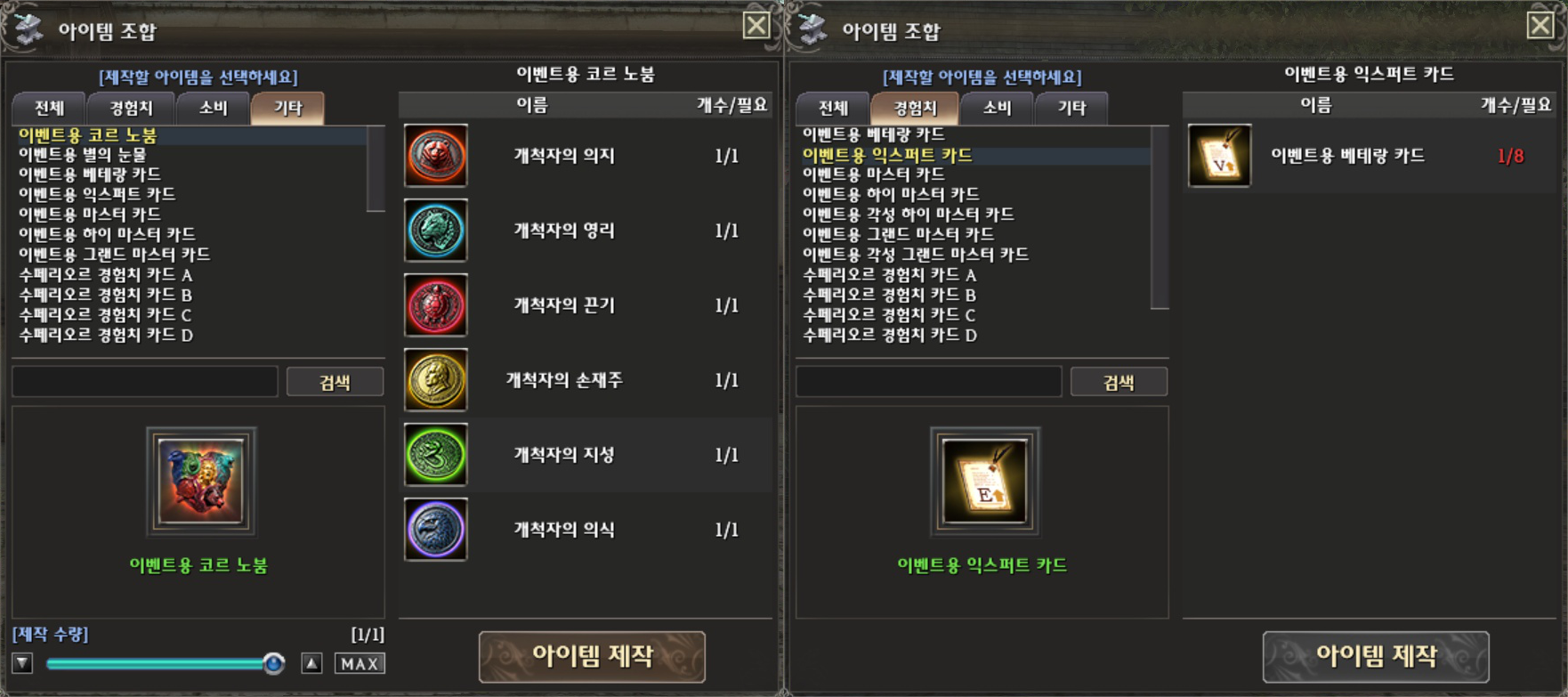
Task: Switch to 경험치 tab in 코르 노붐 window
Action: click(x=131, y=109)
